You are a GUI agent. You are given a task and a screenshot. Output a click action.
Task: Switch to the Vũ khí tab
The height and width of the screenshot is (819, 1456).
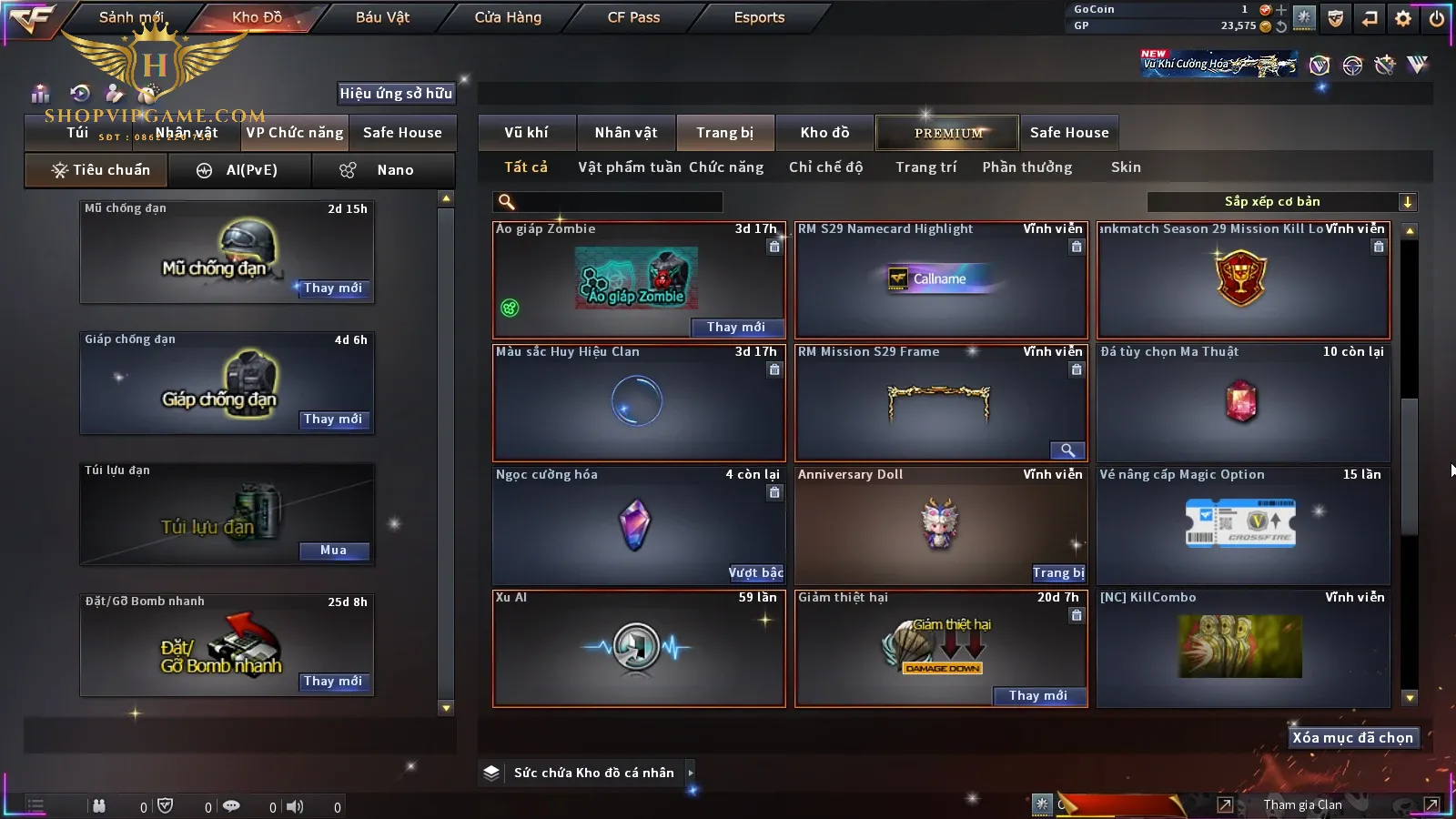(526, 133)
